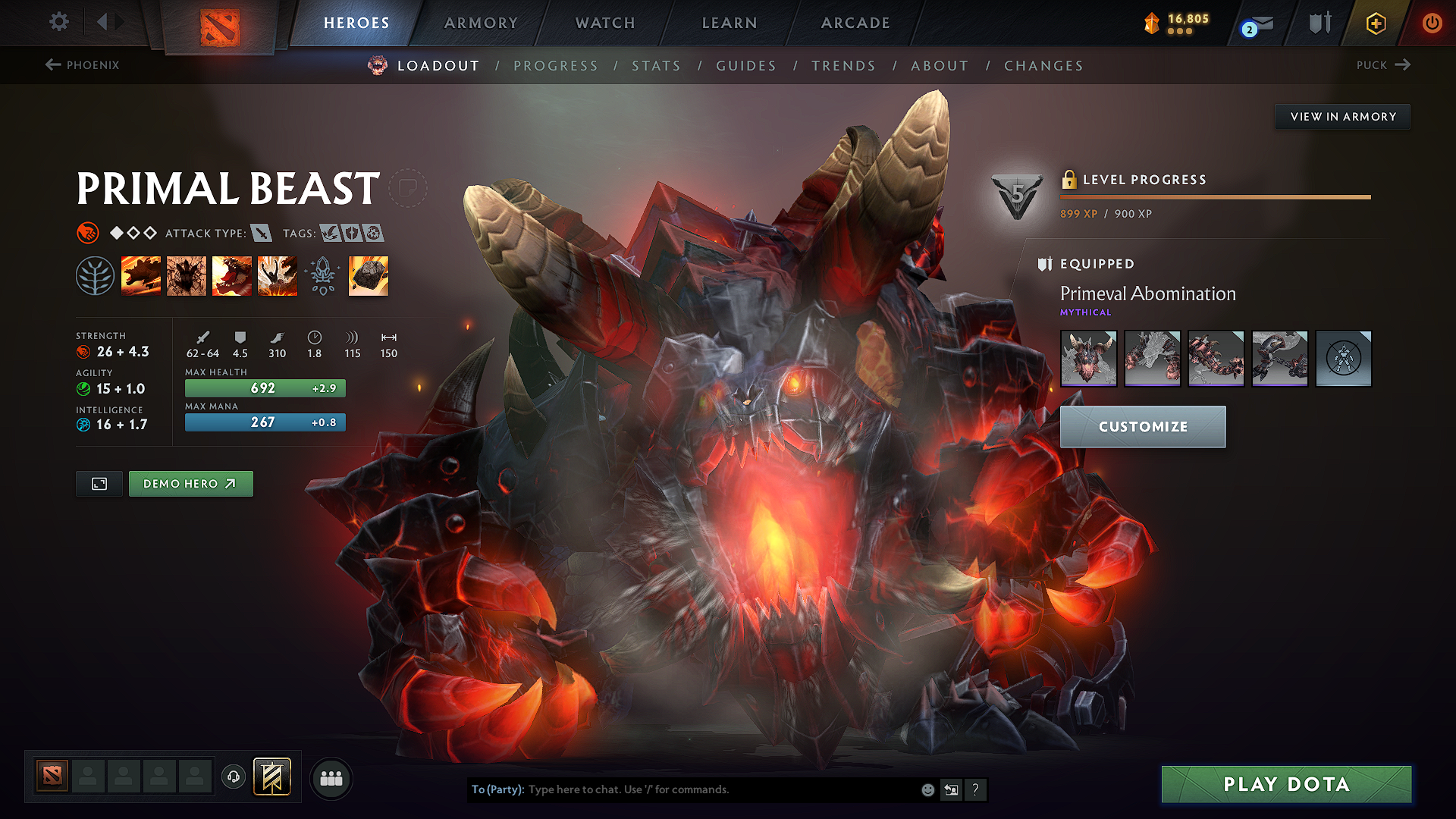Select the Onslaught ability icon
The width and height of the screenshot is (1456, 819).
click(141, 275)
